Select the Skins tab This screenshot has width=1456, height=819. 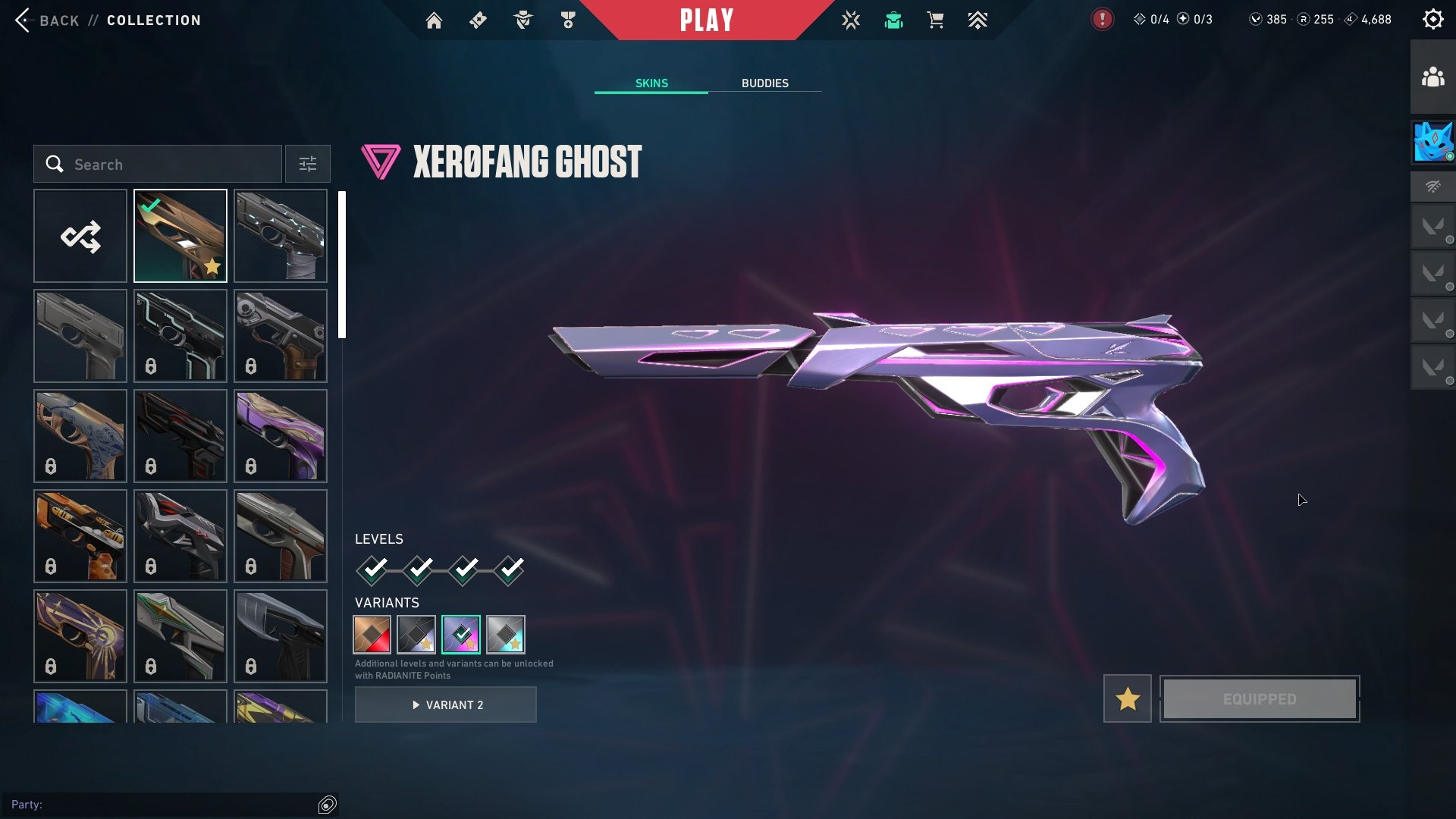pos(651,83)
